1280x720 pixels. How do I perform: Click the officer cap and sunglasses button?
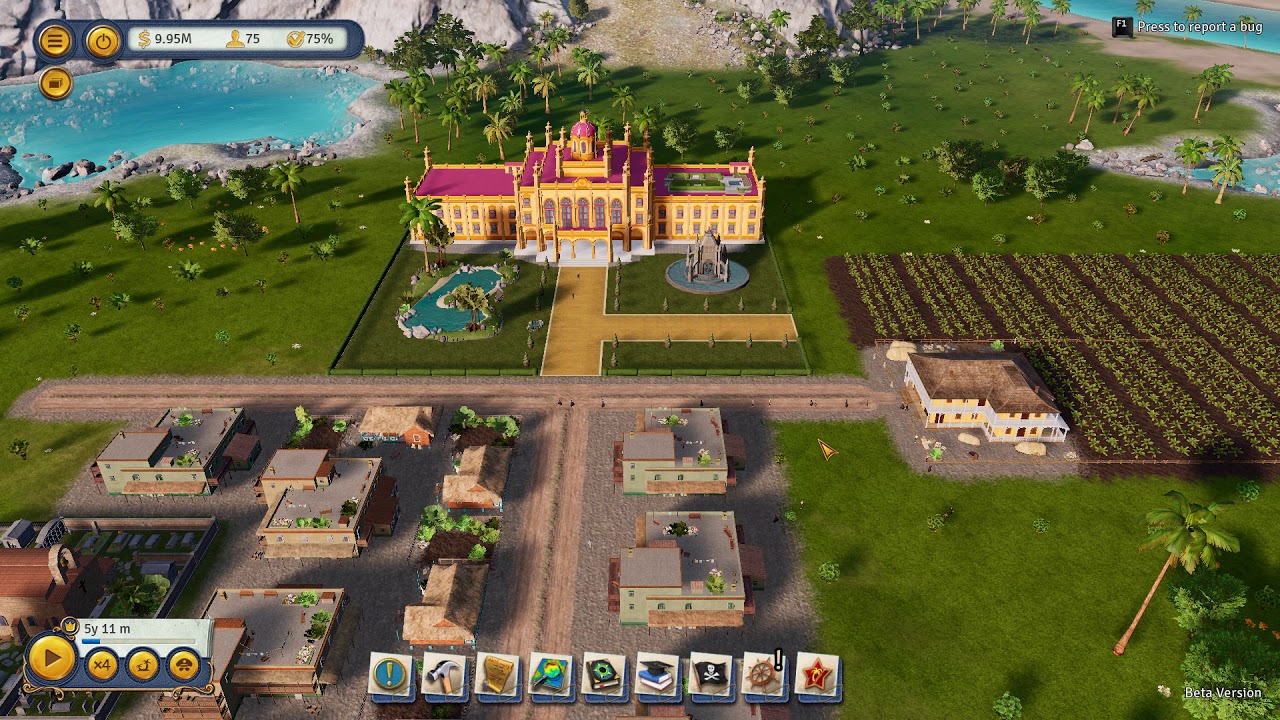tap(184, 664)
